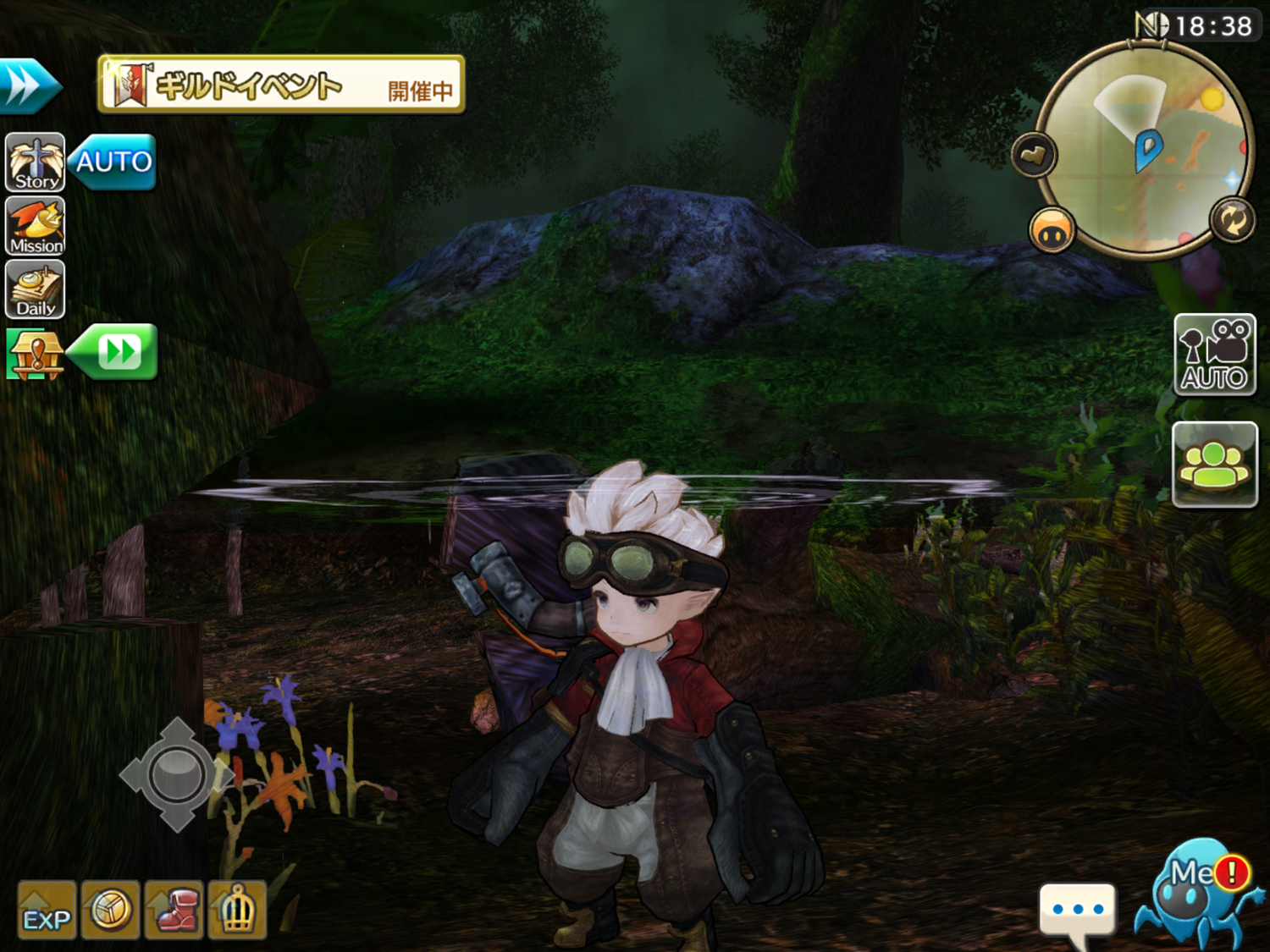Select the red boot speed icon
1270x952 pixels.
pyautogui.click(x=174, y=910)
